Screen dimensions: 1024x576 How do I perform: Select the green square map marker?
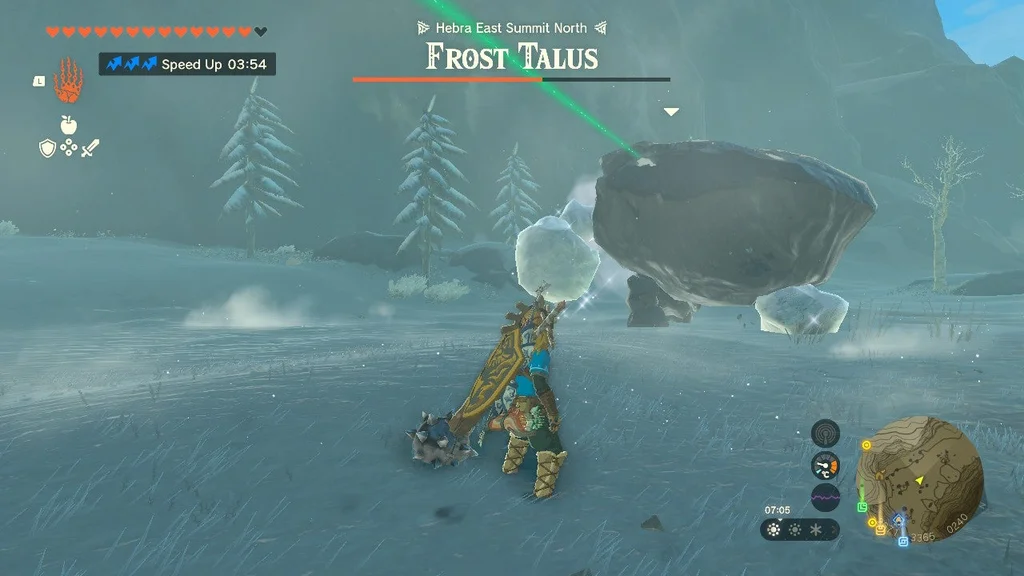pos(862,507)
